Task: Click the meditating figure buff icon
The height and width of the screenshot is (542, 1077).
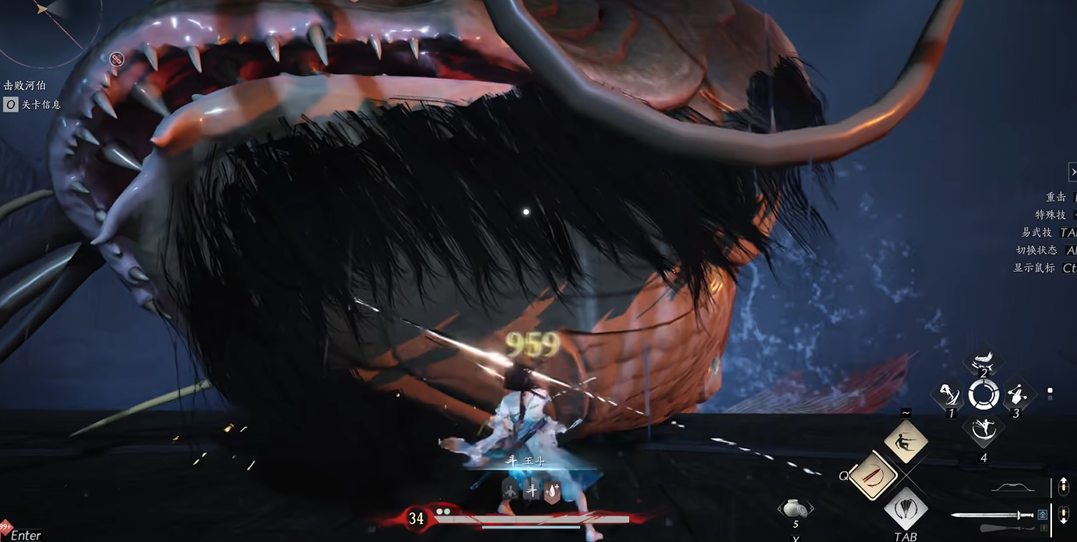Action: click(511, 490)
